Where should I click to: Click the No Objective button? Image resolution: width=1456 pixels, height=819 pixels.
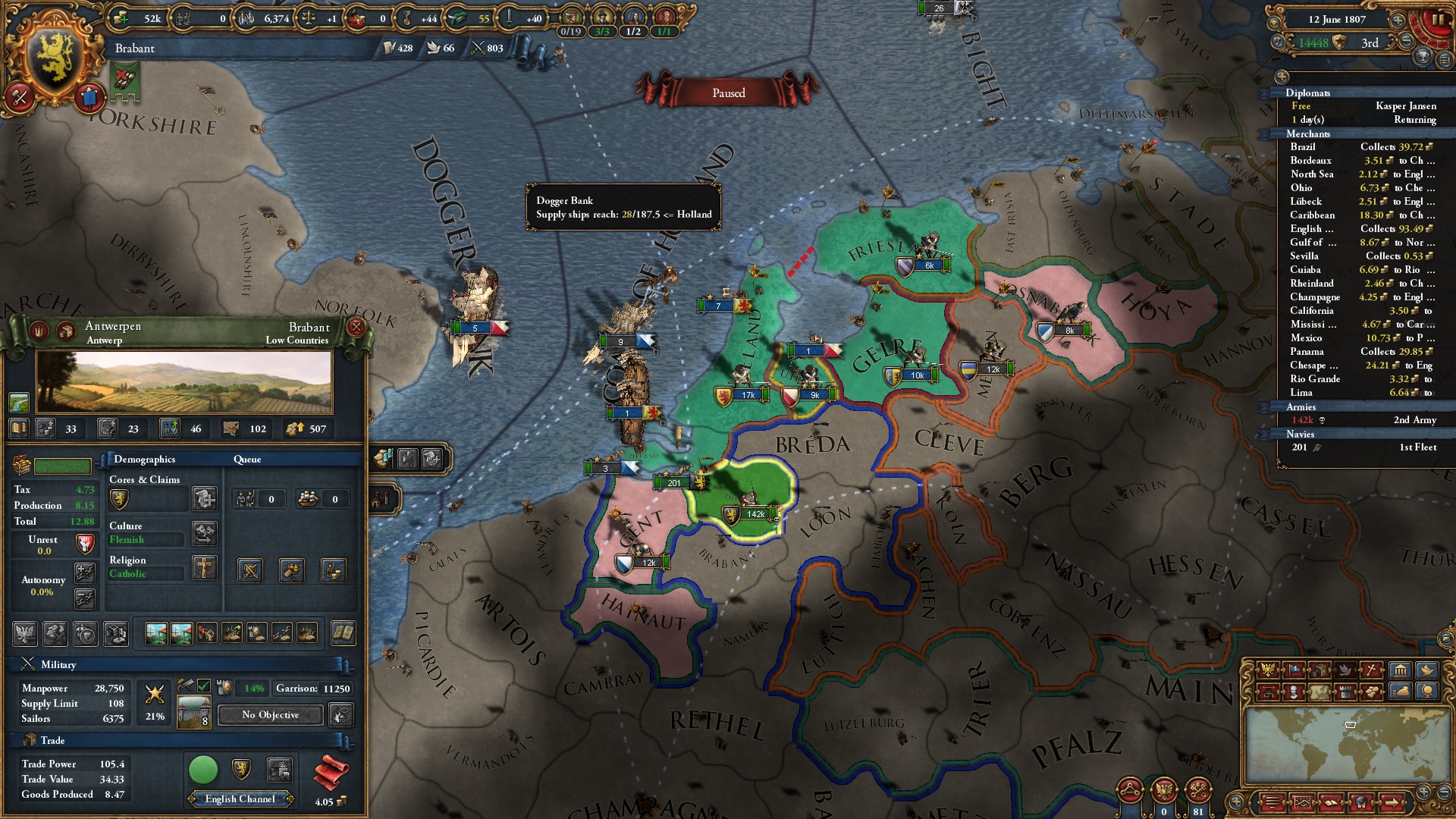pyautogui.click(x=269, y=714)
